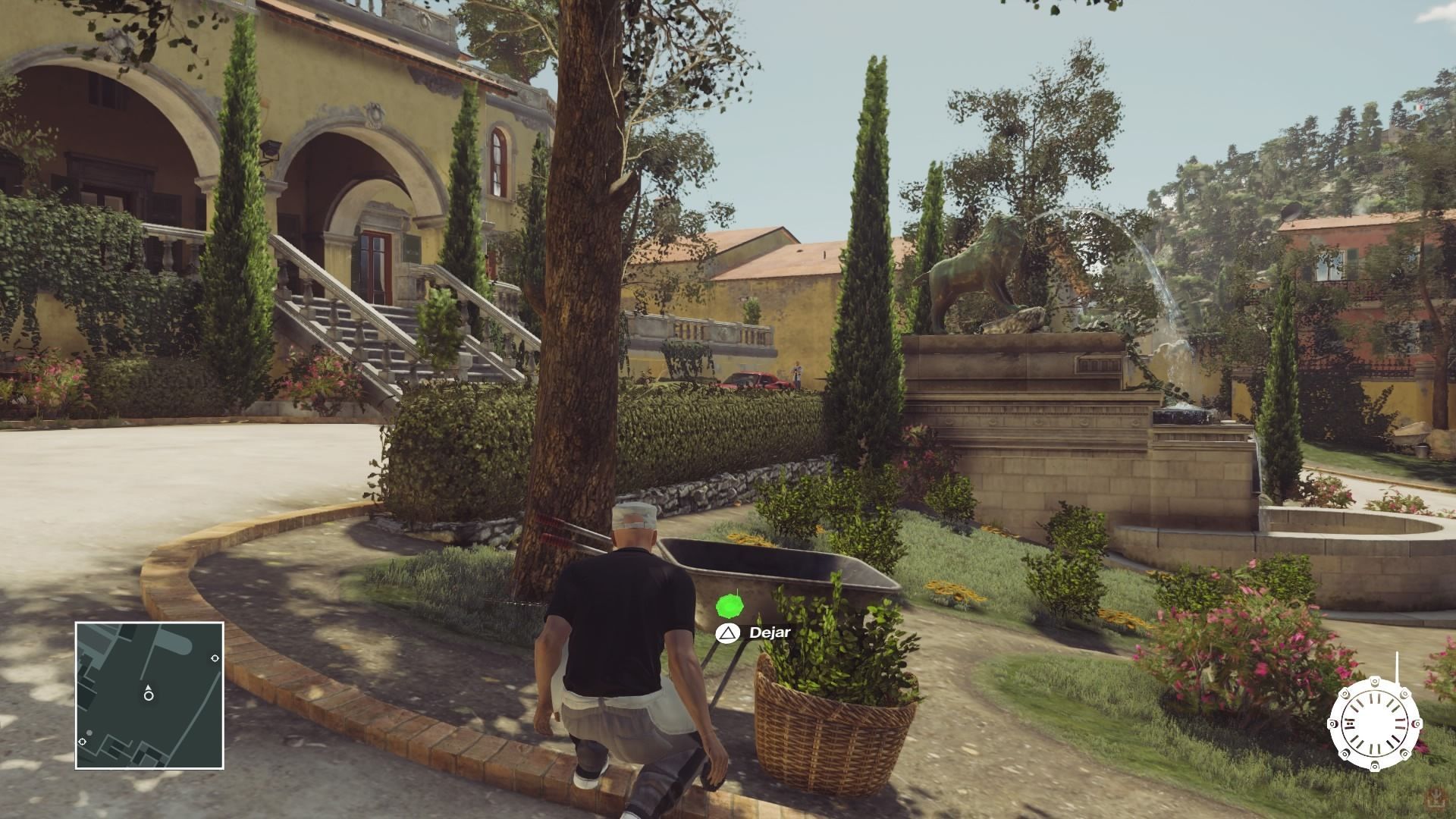Click the round white dial emblem
This screenshot has height=819, width=1456.
tap(1373, 723)
